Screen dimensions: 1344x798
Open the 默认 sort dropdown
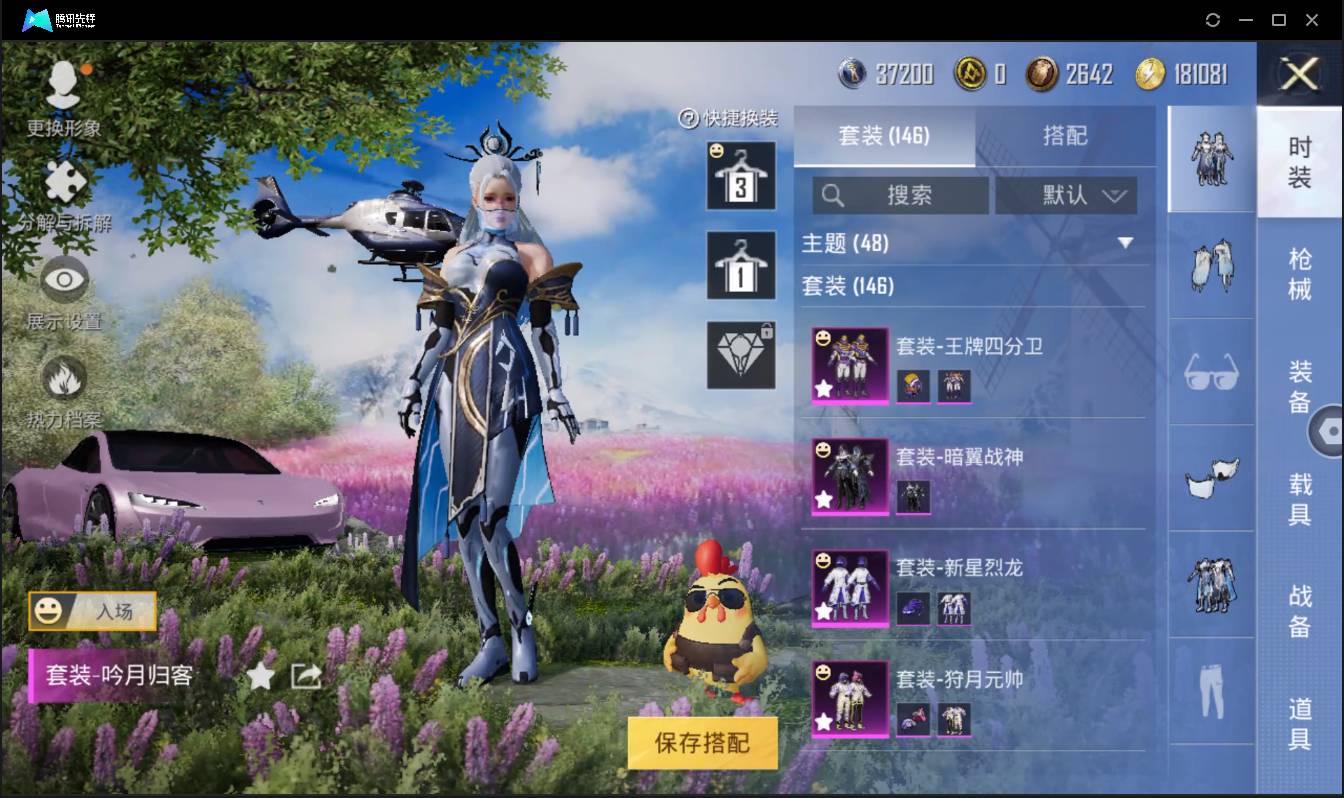1065,195
